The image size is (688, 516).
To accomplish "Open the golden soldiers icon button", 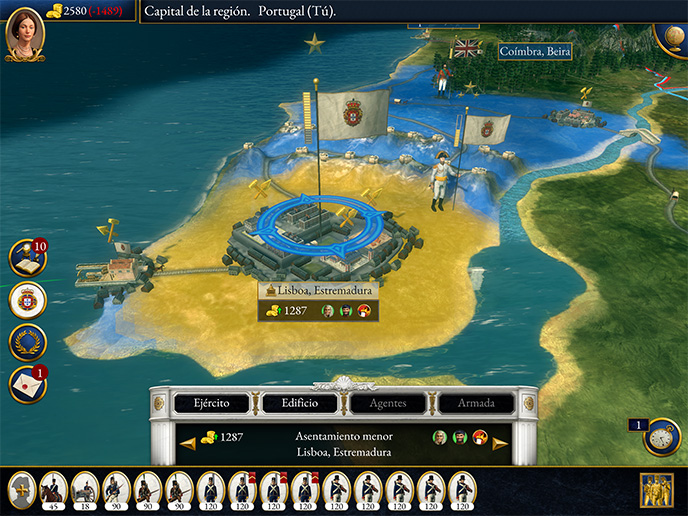I will [656, 489].
